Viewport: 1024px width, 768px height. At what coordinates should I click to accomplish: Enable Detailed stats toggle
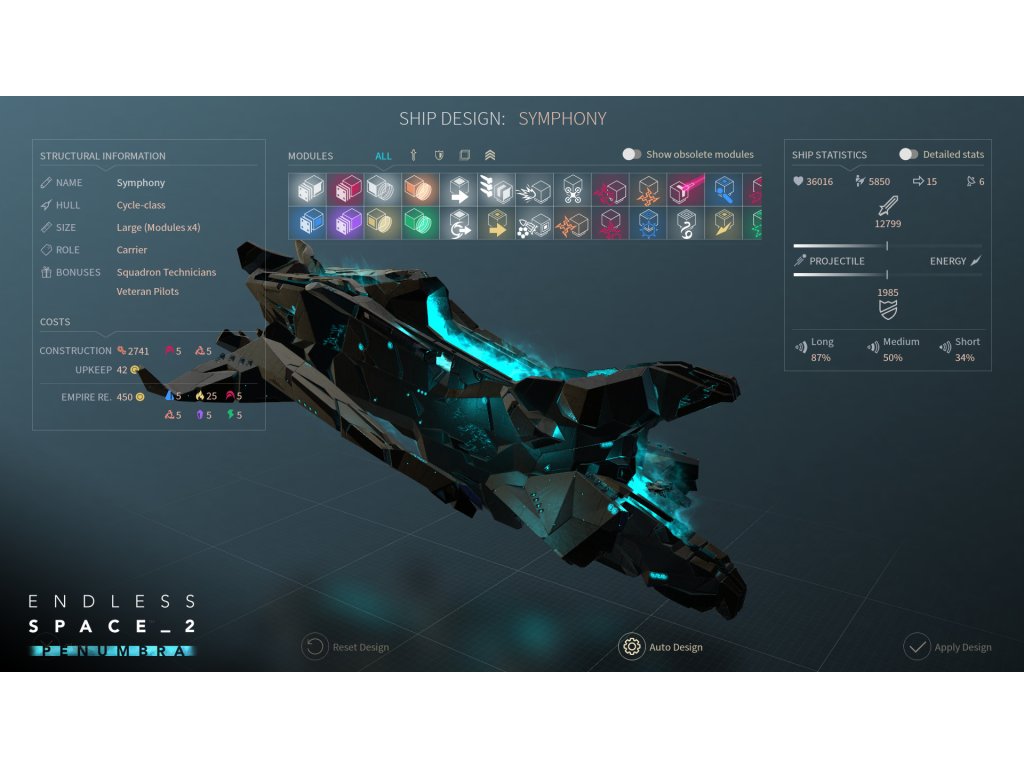[x=908, y=154]
